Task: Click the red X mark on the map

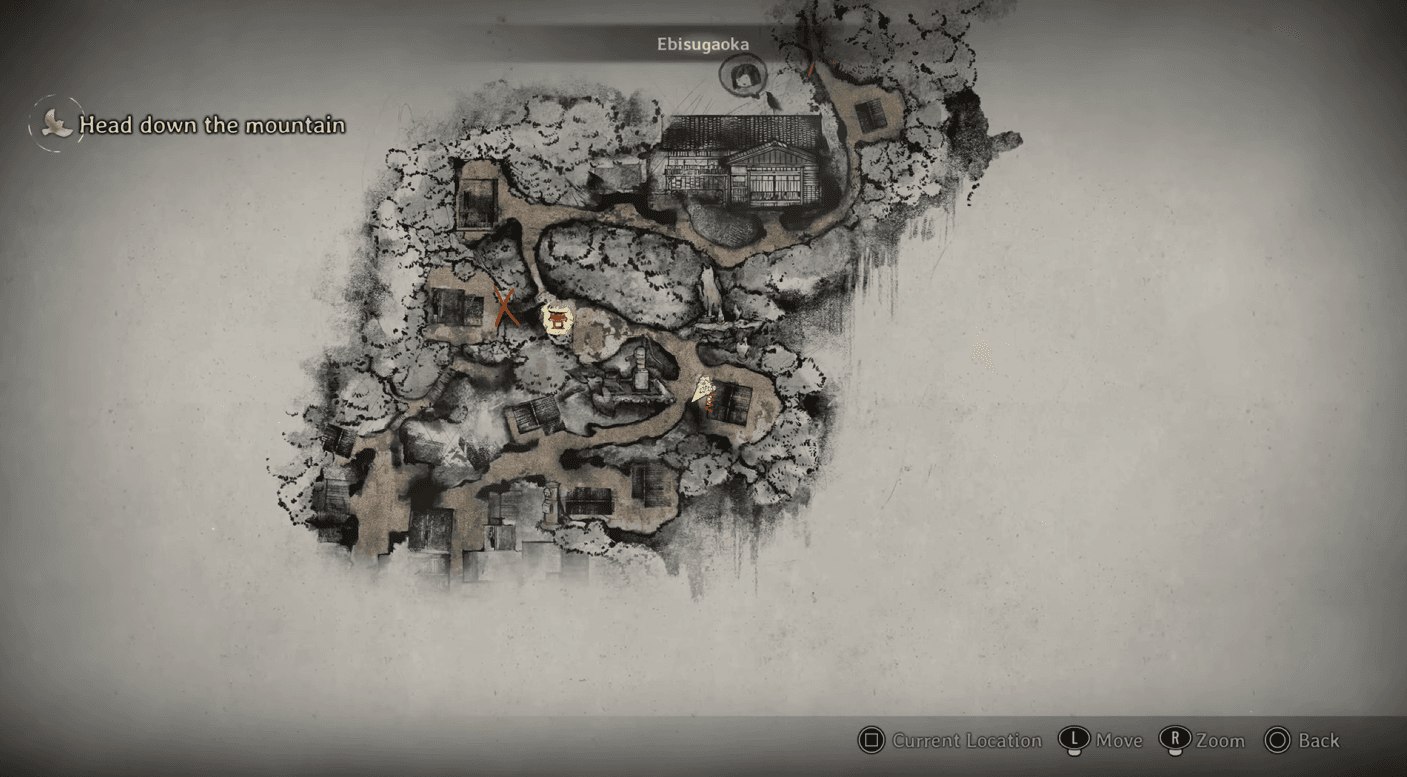Action: point(507,308)
